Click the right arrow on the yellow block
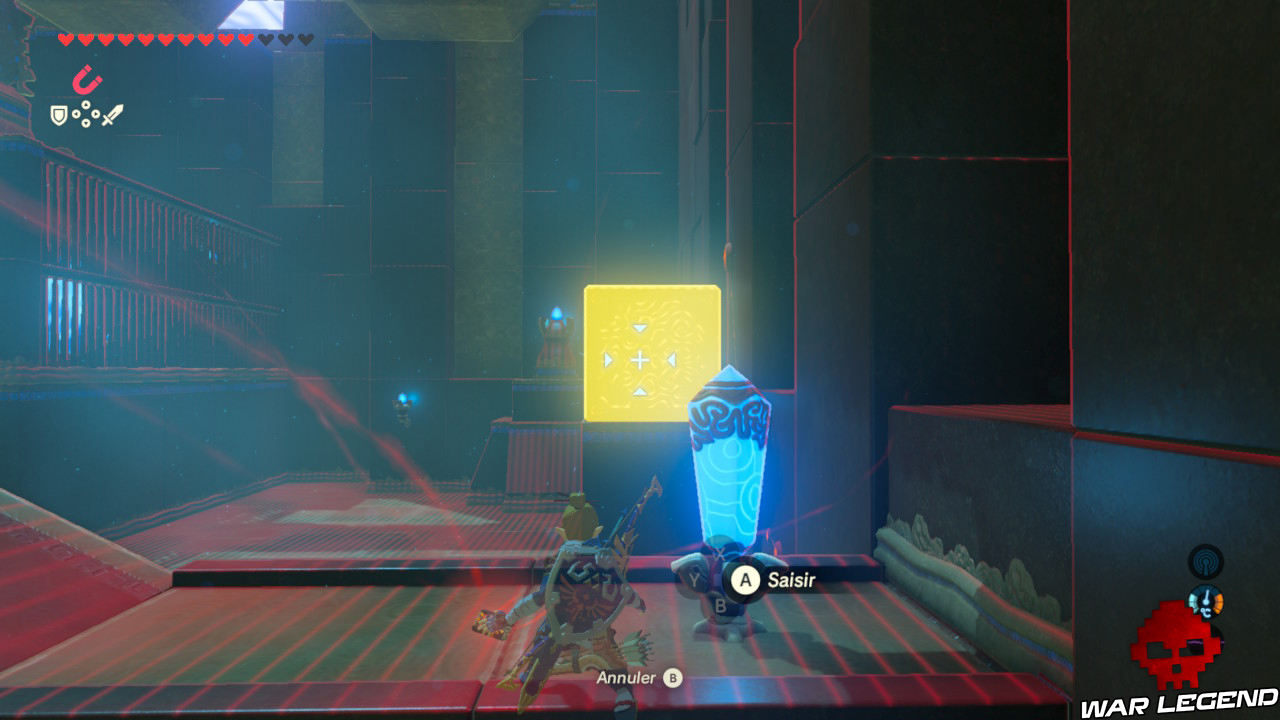This screenshot has width=1280, height=720. tap(671, 358)
